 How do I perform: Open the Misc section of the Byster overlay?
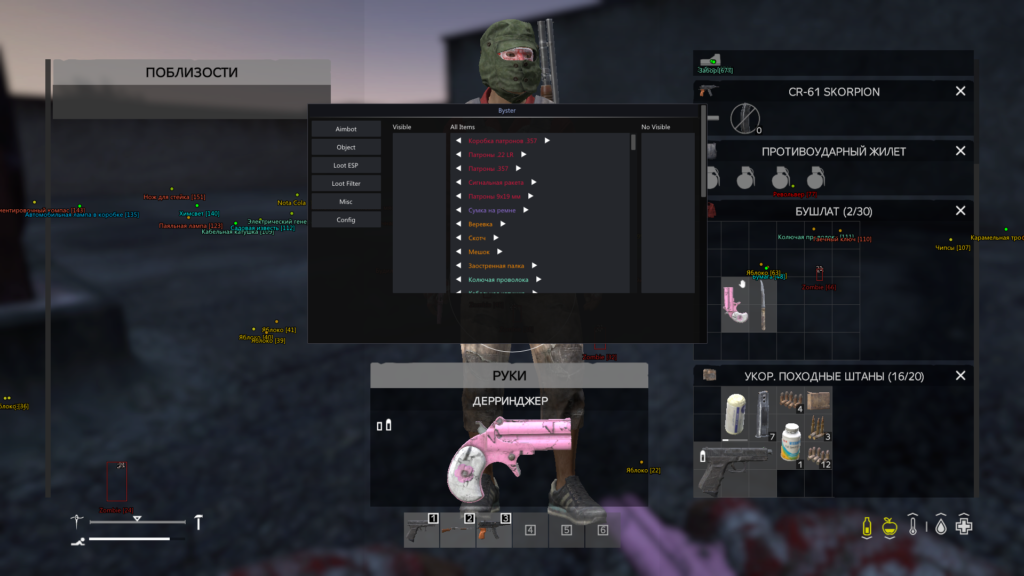coord(346,202)
